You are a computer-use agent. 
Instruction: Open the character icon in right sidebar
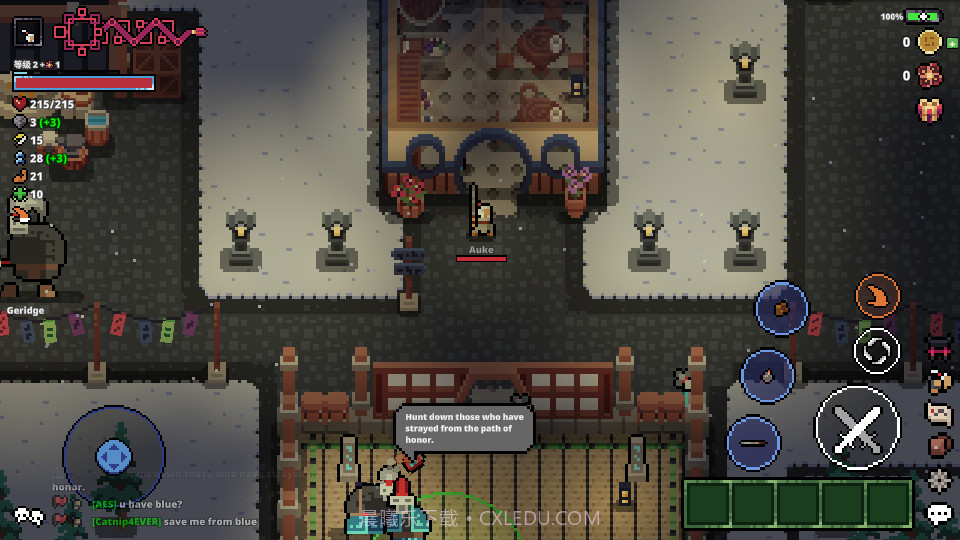click(x=939, y=381)
